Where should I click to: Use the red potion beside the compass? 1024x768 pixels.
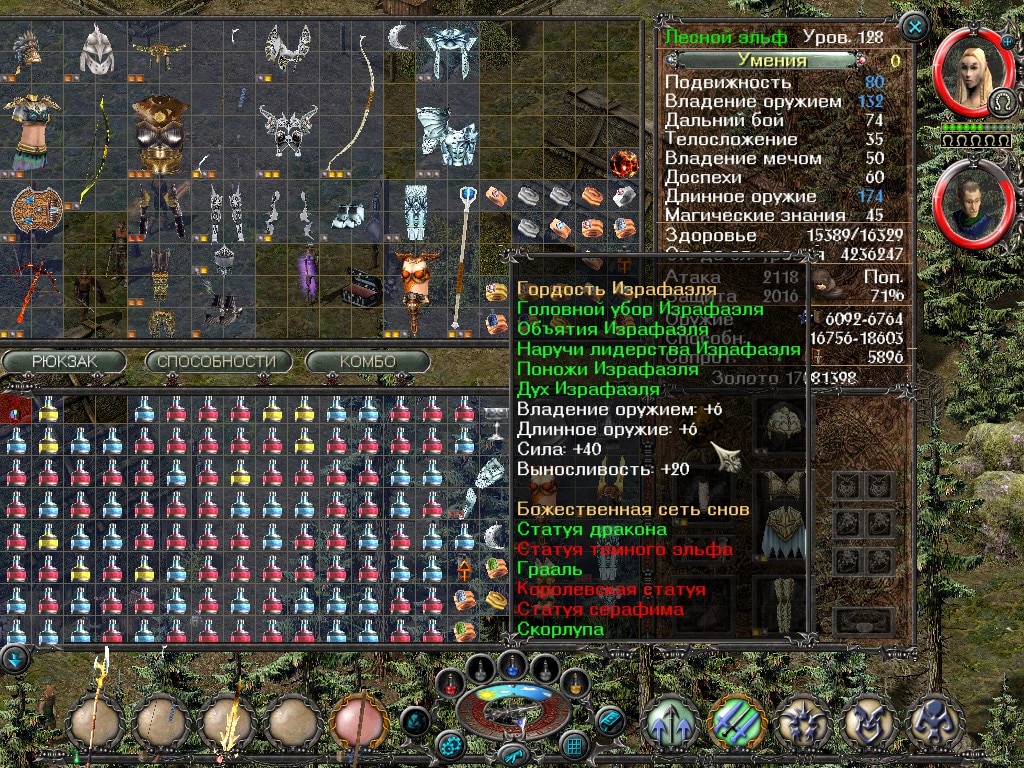point(452,683)
